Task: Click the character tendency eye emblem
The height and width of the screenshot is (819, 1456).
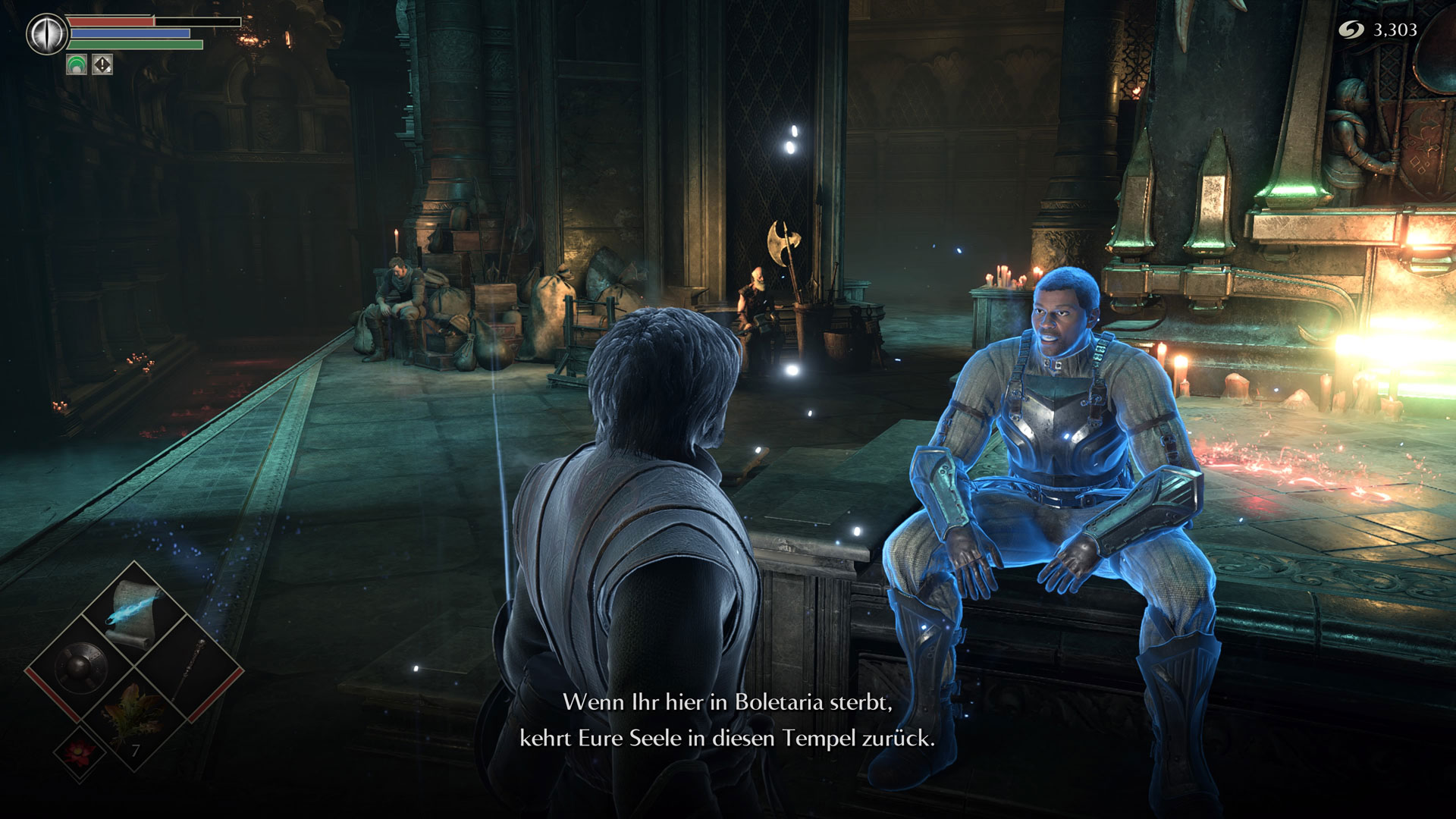Action: pos(47,34)
